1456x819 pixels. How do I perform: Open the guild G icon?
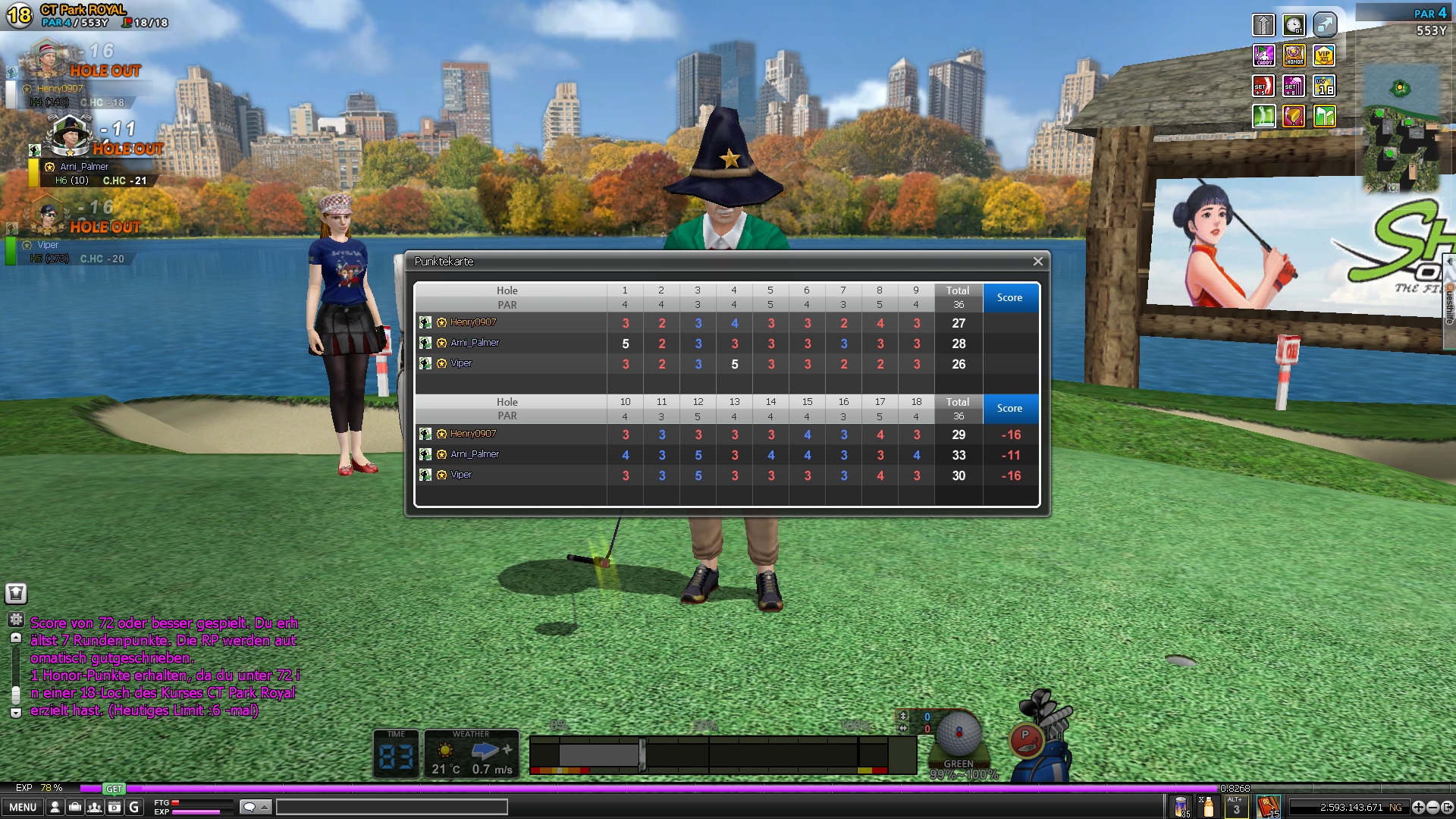tap(134, 807)
